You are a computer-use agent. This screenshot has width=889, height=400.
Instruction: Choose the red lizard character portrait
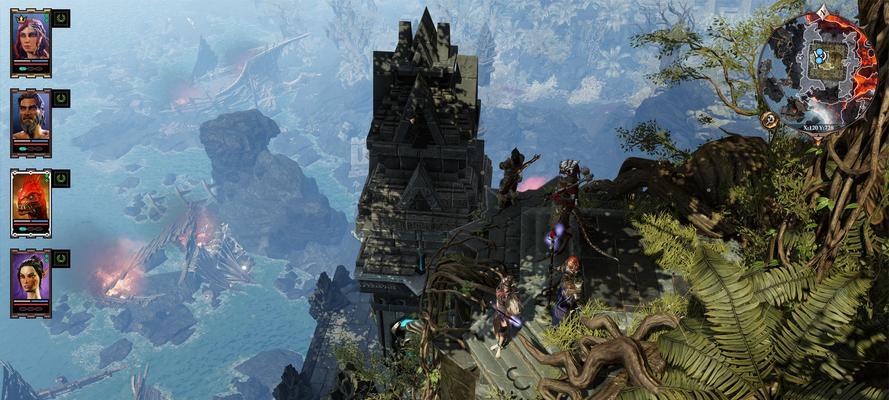click(x=30, y=199)
